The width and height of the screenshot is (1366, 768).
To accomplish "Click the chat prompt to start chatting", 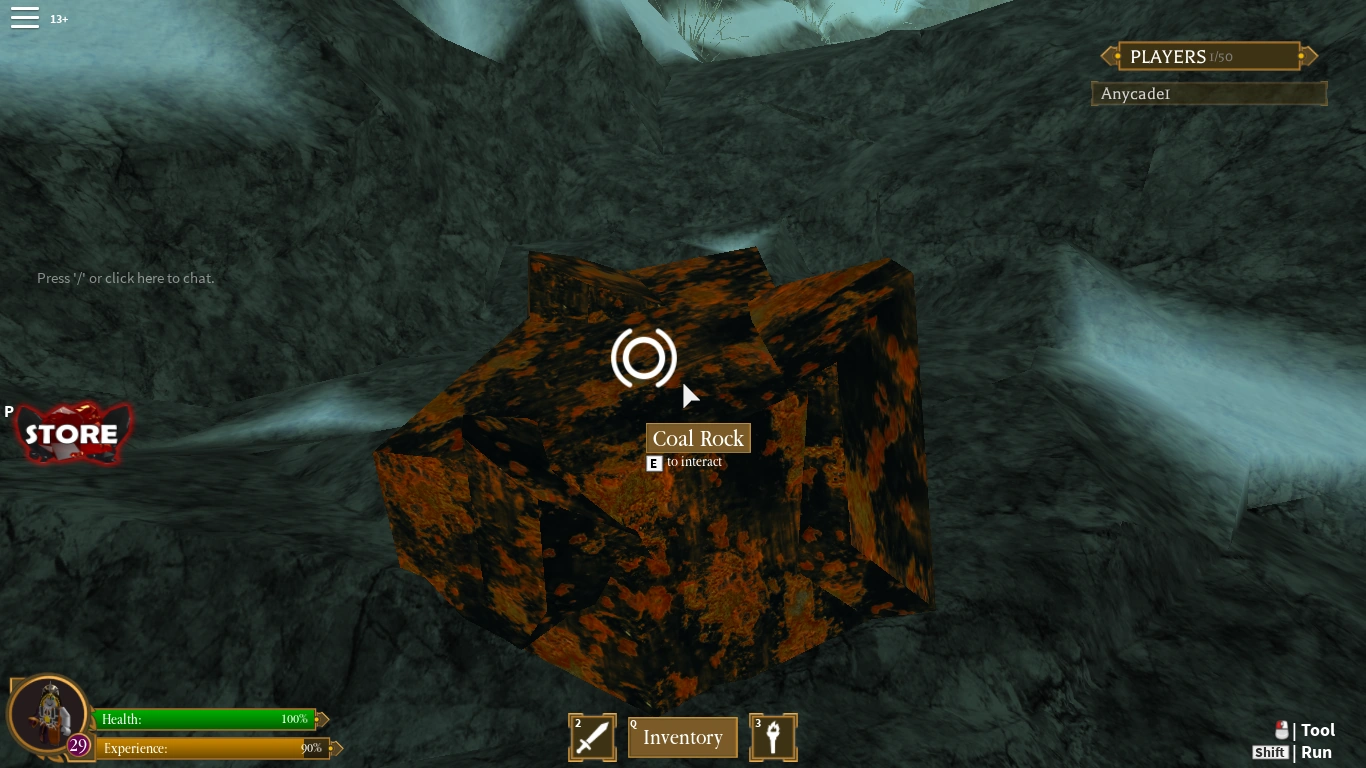I will click(125, 278).
